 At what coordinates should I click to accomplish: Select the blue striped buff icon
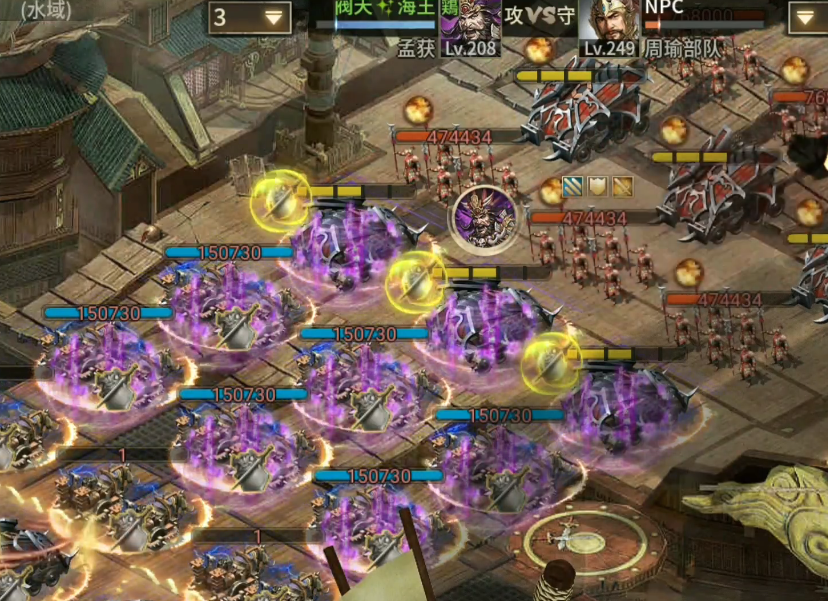tap(573, 186)
